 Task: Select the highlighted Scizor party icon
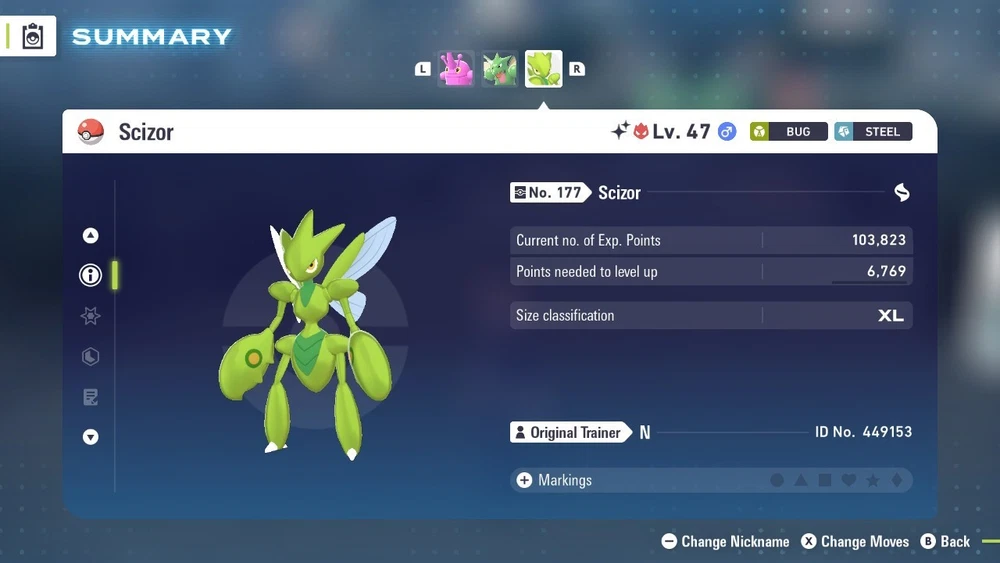tap(543, 69)
